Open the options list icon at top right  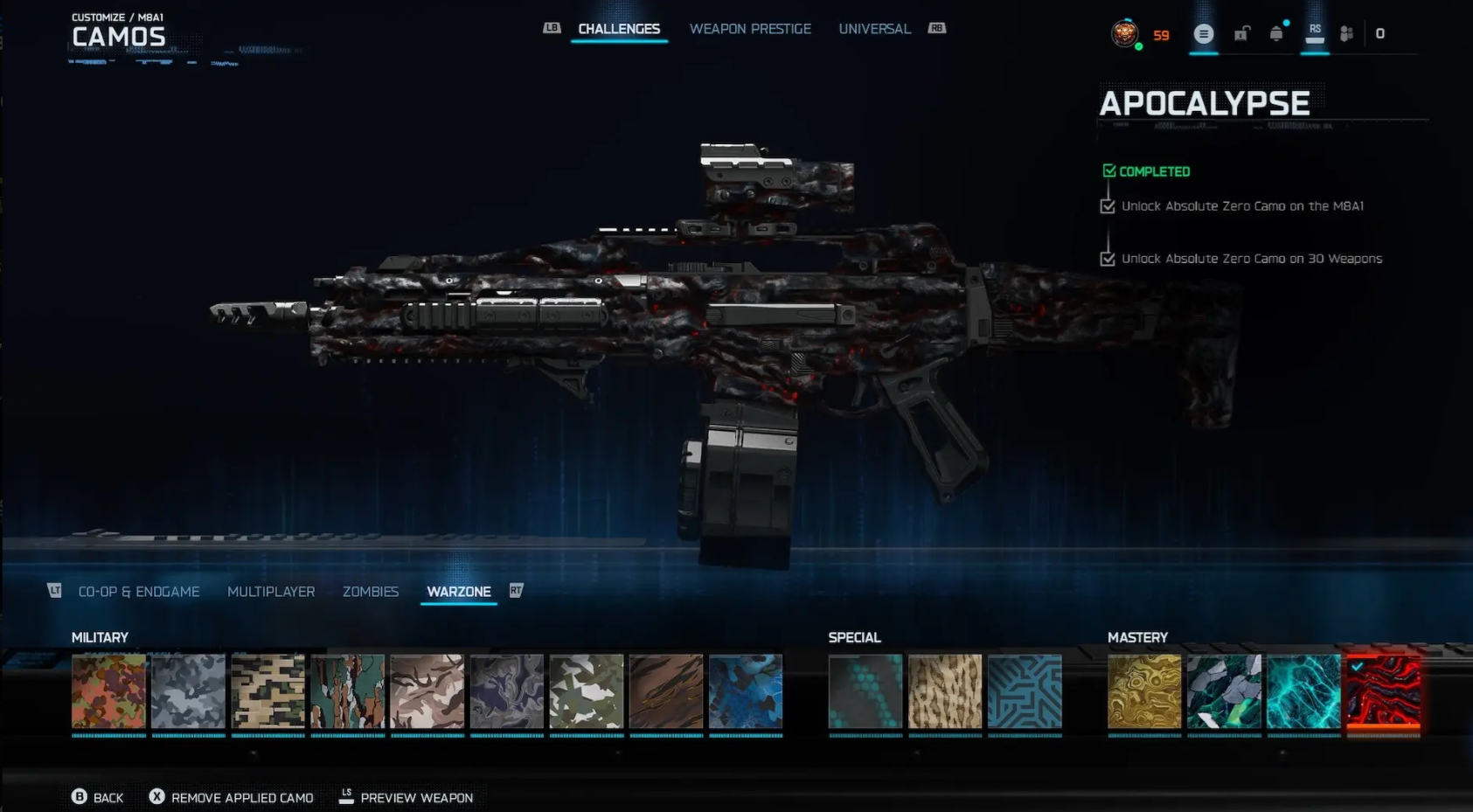pos(1204,33)
